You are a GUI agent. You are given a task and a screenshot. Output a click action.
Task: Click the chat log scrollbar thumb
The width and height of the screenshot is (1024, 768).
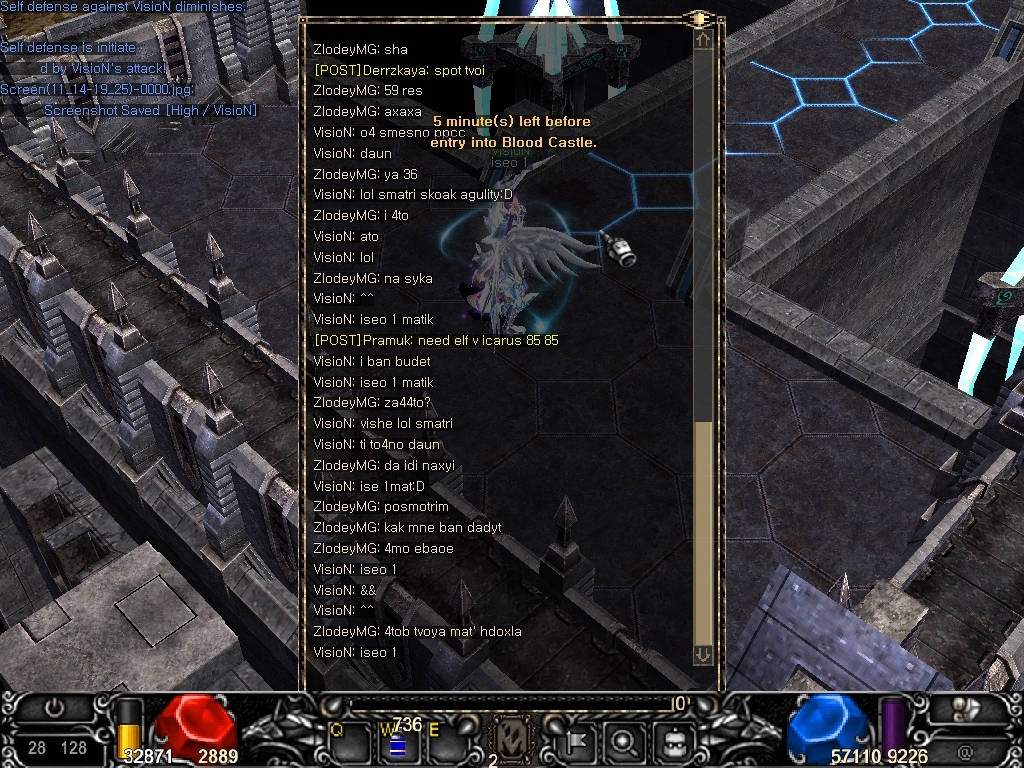click(703, 532)
